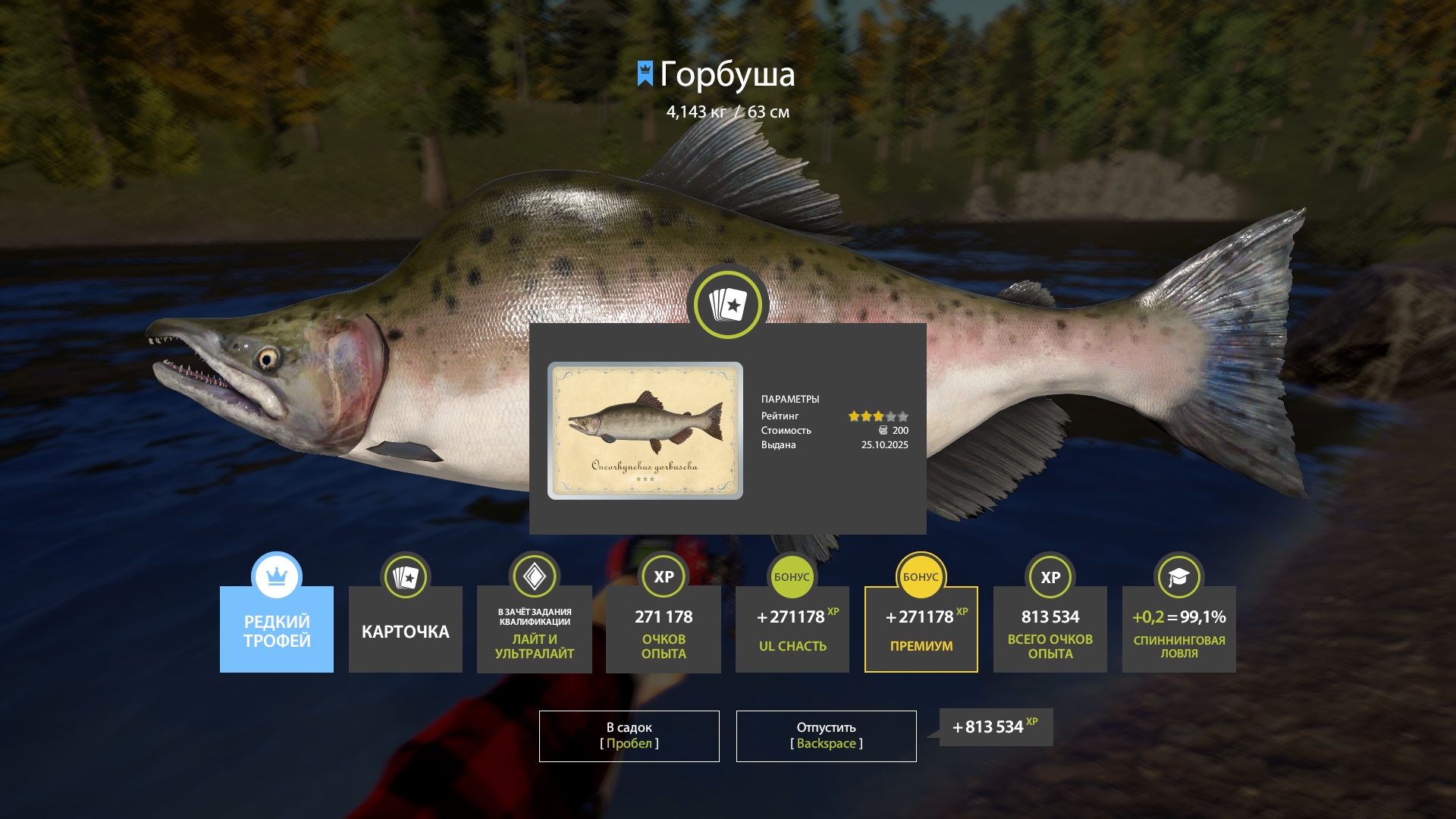
Task: Choose the Лайт и Ультралайт qualification tile
Action: (x=535, y=629)
